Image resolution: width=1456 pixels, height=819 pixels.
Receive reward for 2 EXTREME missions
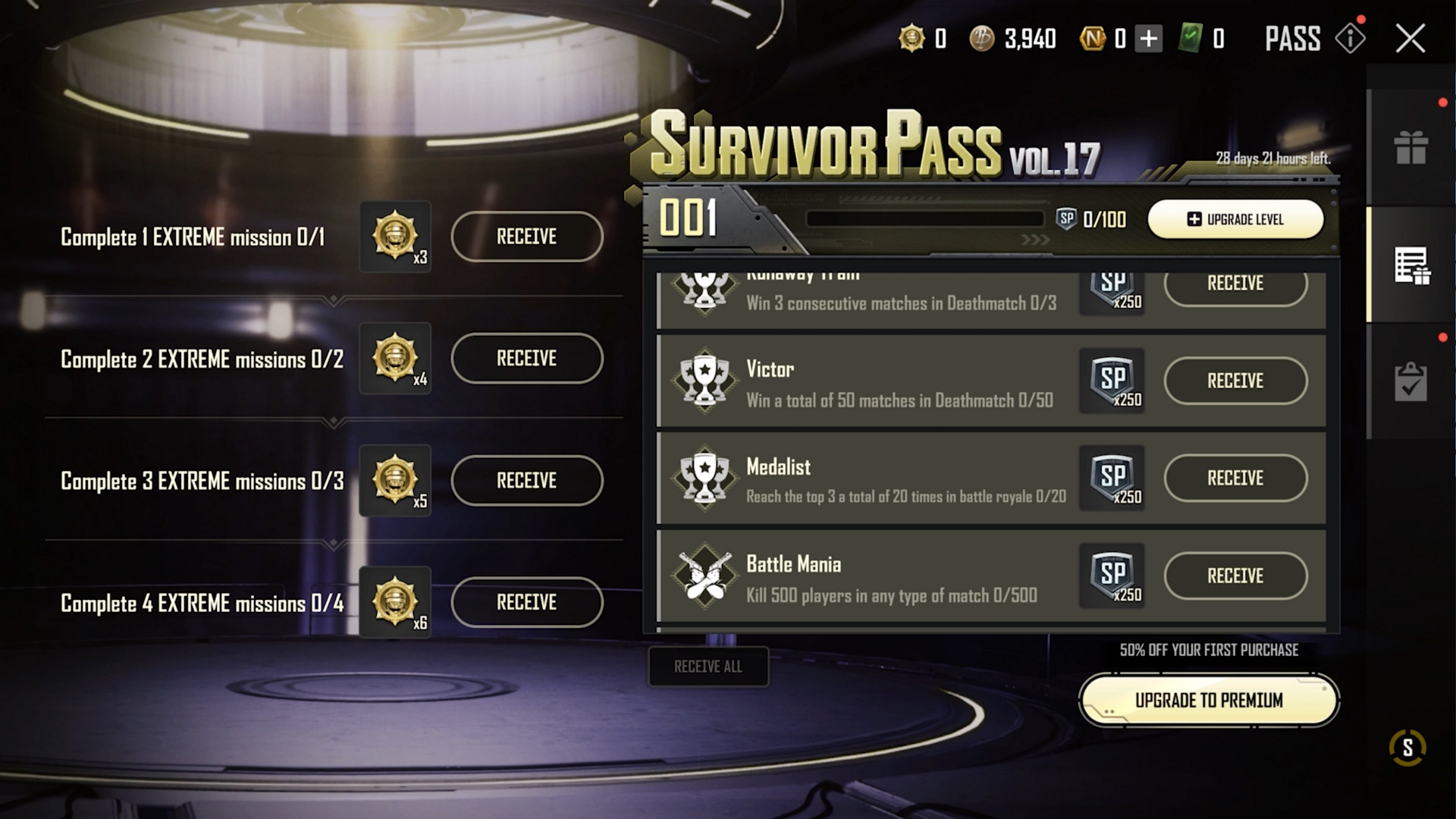(526, 358)
